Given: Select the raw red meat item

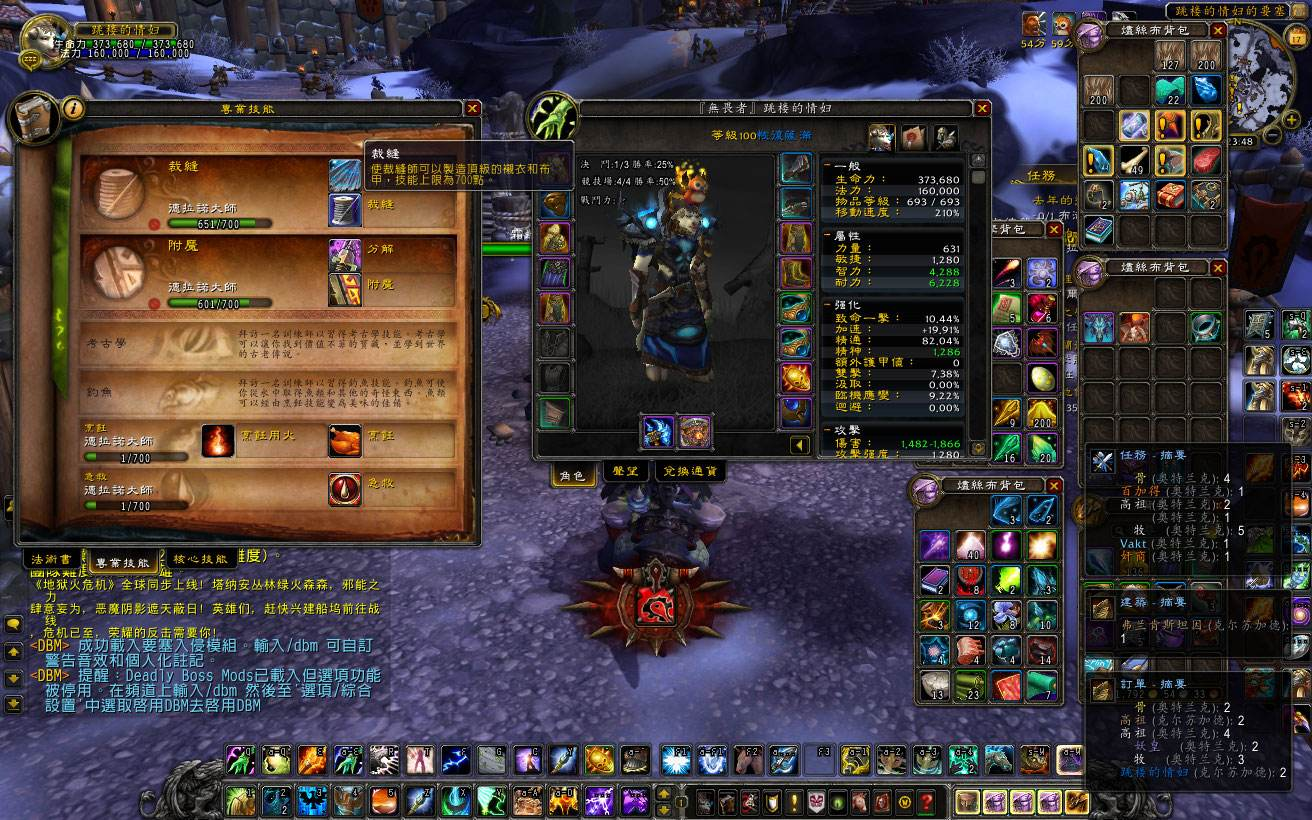Looking at the screenshot, I should click(1207, 160).
